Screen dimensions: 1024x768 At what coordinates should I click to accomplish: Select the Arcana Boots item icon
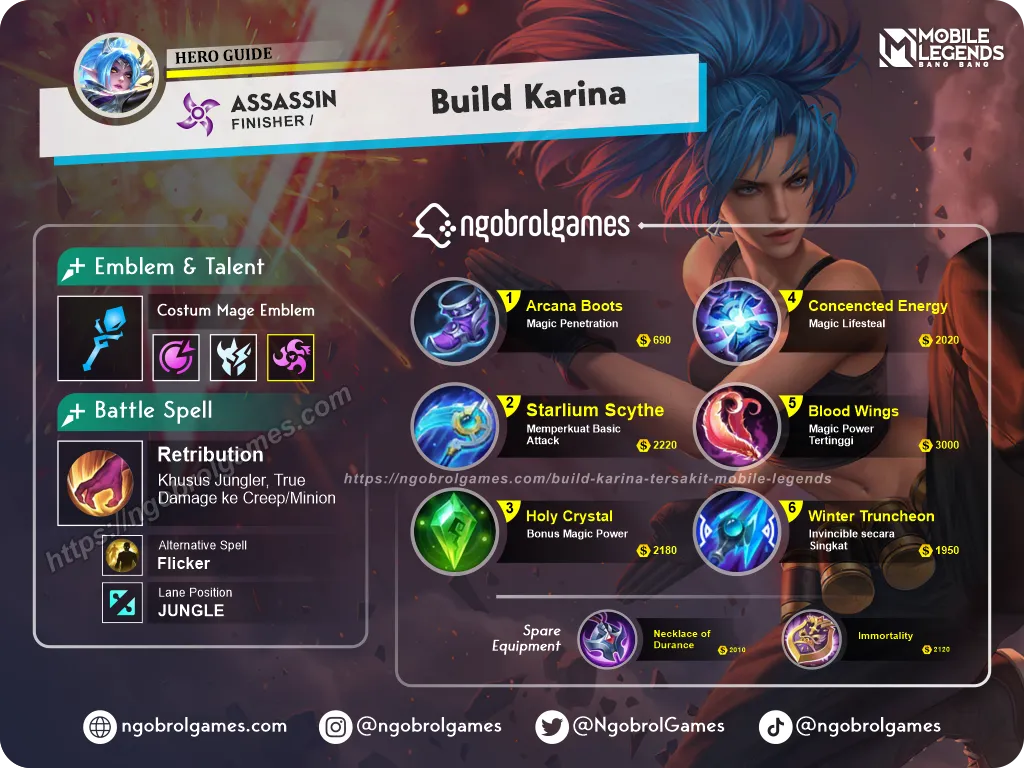tap(455, 321)
